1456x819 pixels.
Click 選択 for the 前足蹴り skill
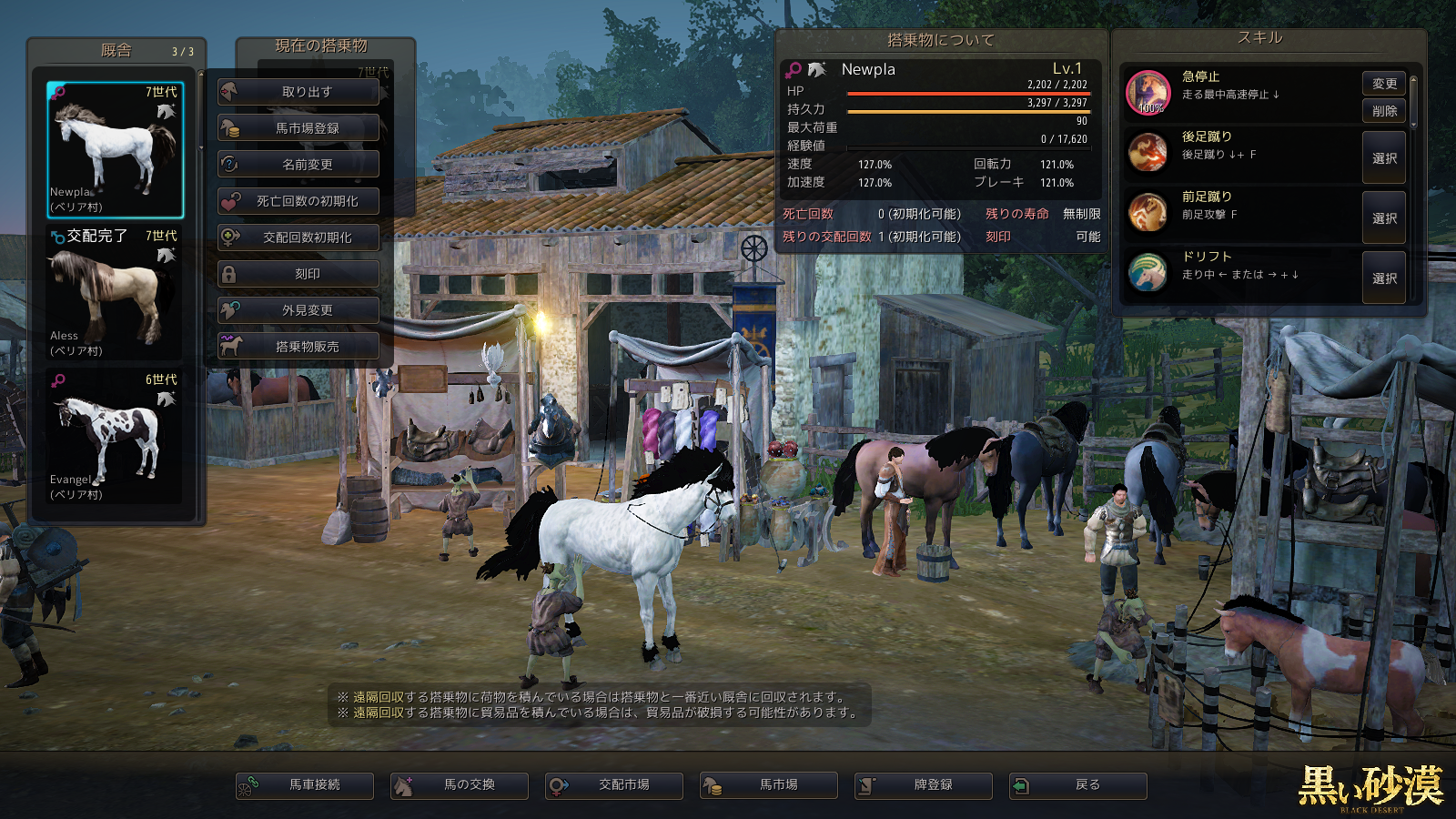pos(1384,218)
